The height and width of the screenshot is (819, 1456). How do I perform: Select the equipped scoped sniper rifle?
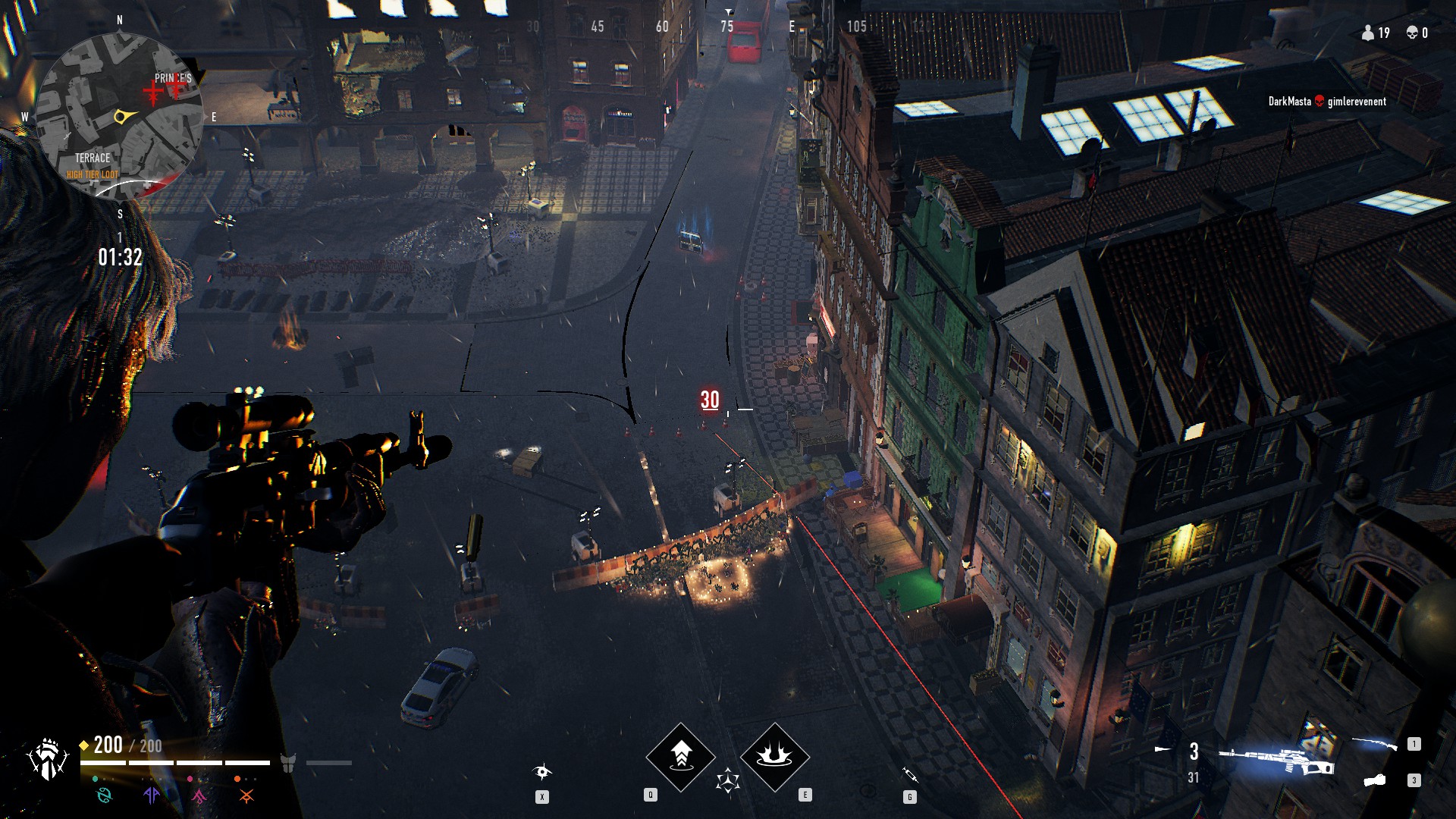pyautogui.click(x=1276, y=760)
